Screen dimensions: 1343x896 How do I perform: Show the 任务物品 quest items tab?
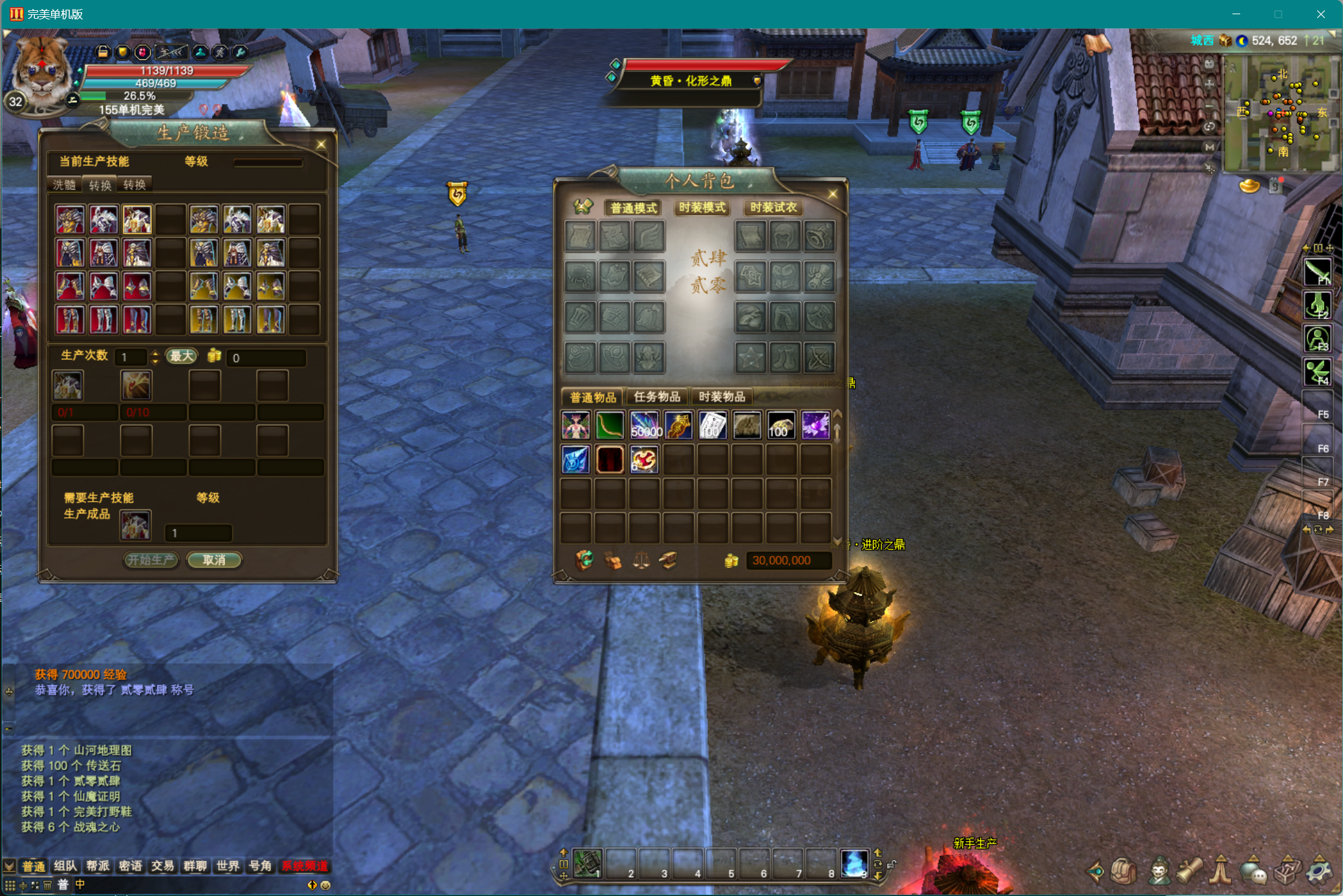[x=657, y=397]
